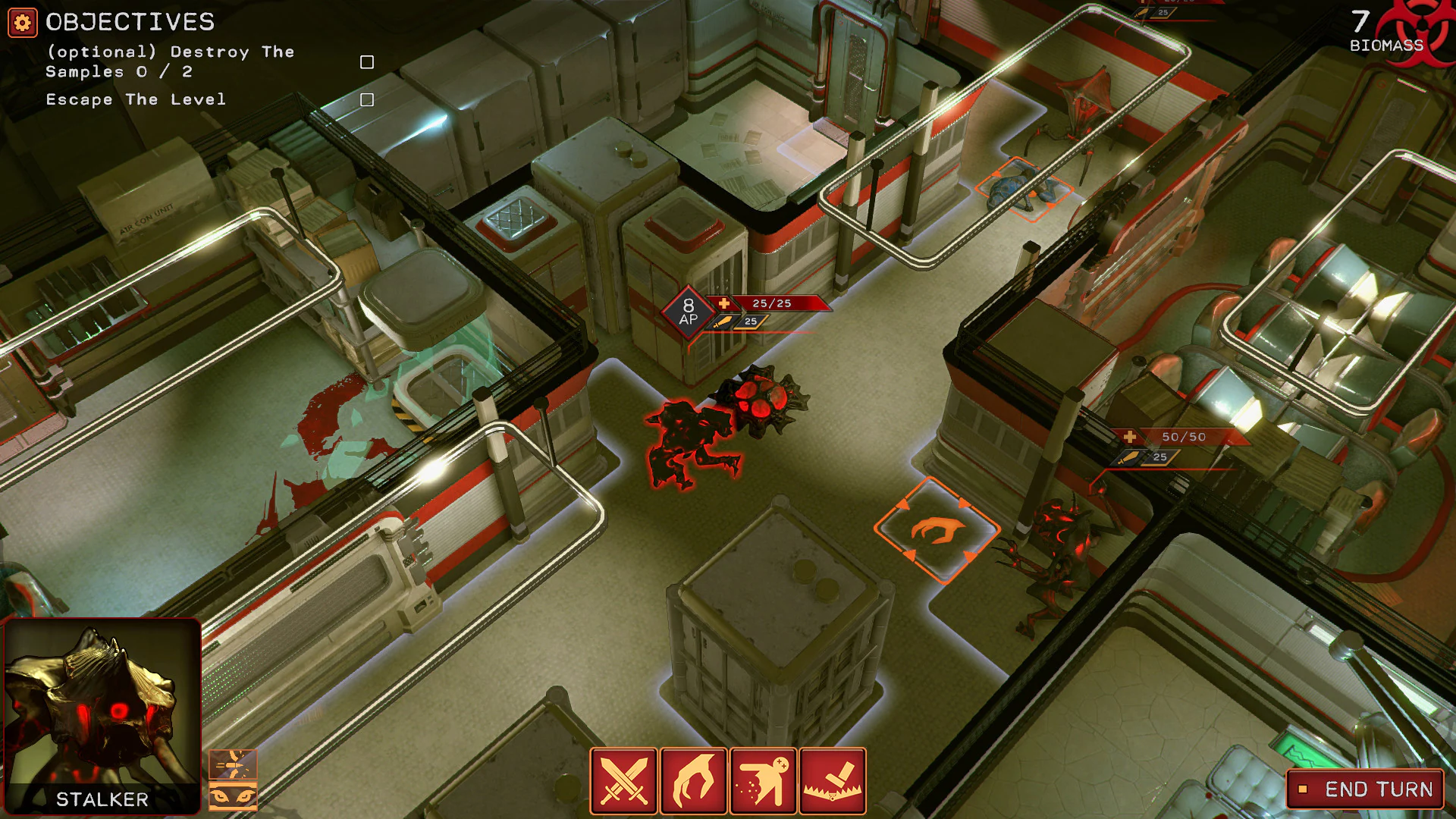1456x819 pixels.
Task: Open the settings gear menu
Action: point(22,22)
